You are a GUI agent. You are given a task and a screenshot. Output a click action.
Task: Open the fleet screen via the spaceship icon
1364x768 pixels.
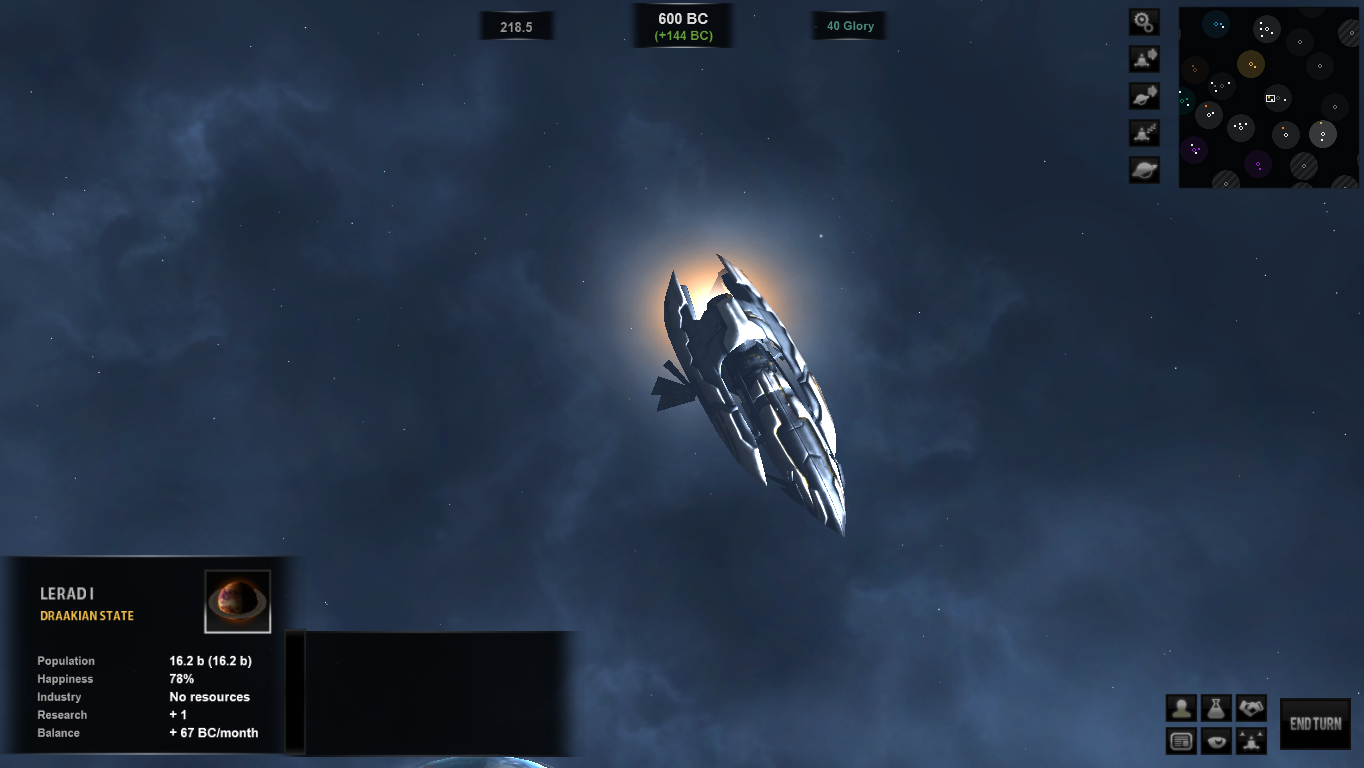pos(1251,741)
